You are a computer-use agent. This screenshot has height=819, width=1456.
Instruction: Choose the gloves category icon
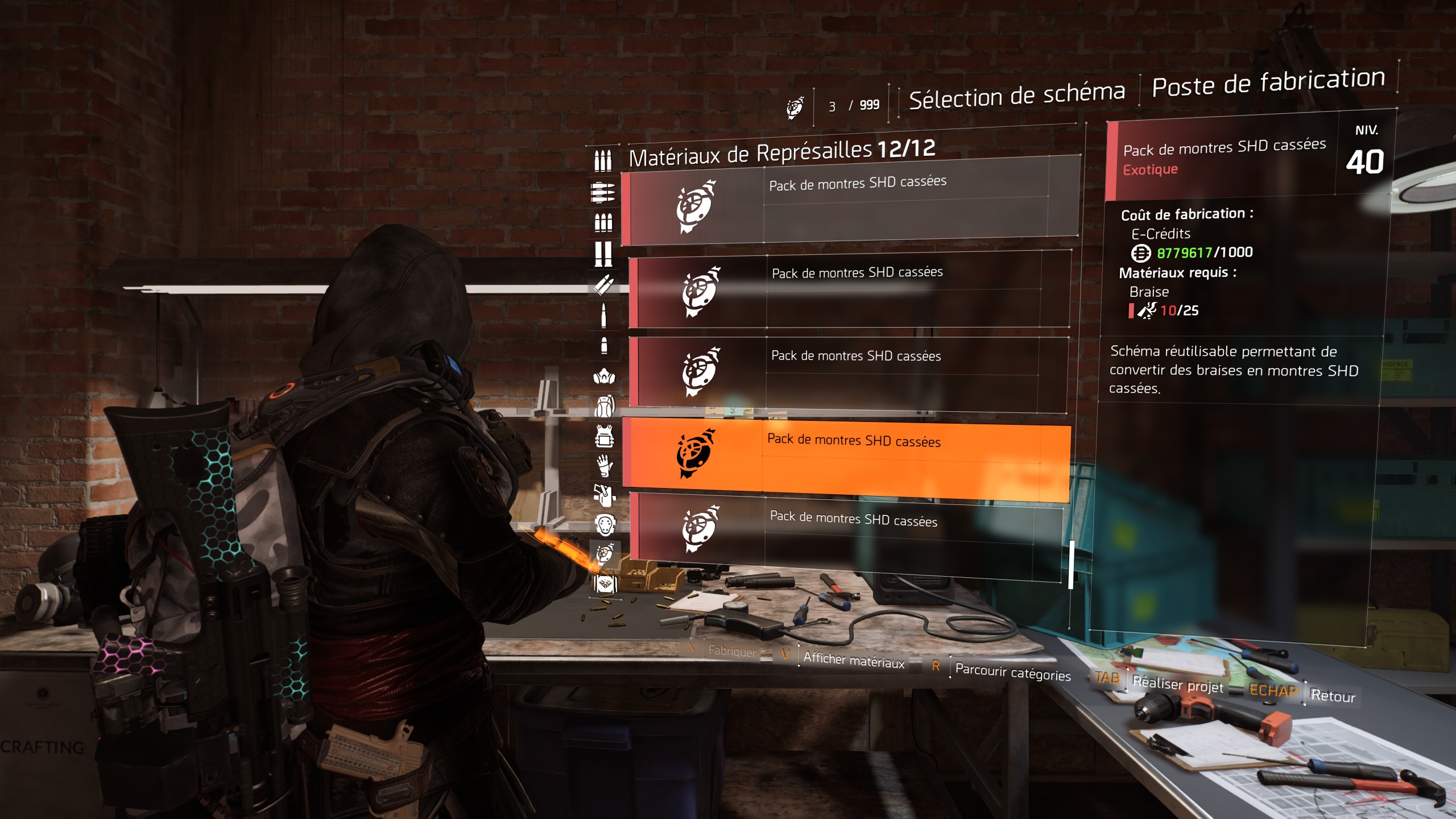click(x=604, y=466)
